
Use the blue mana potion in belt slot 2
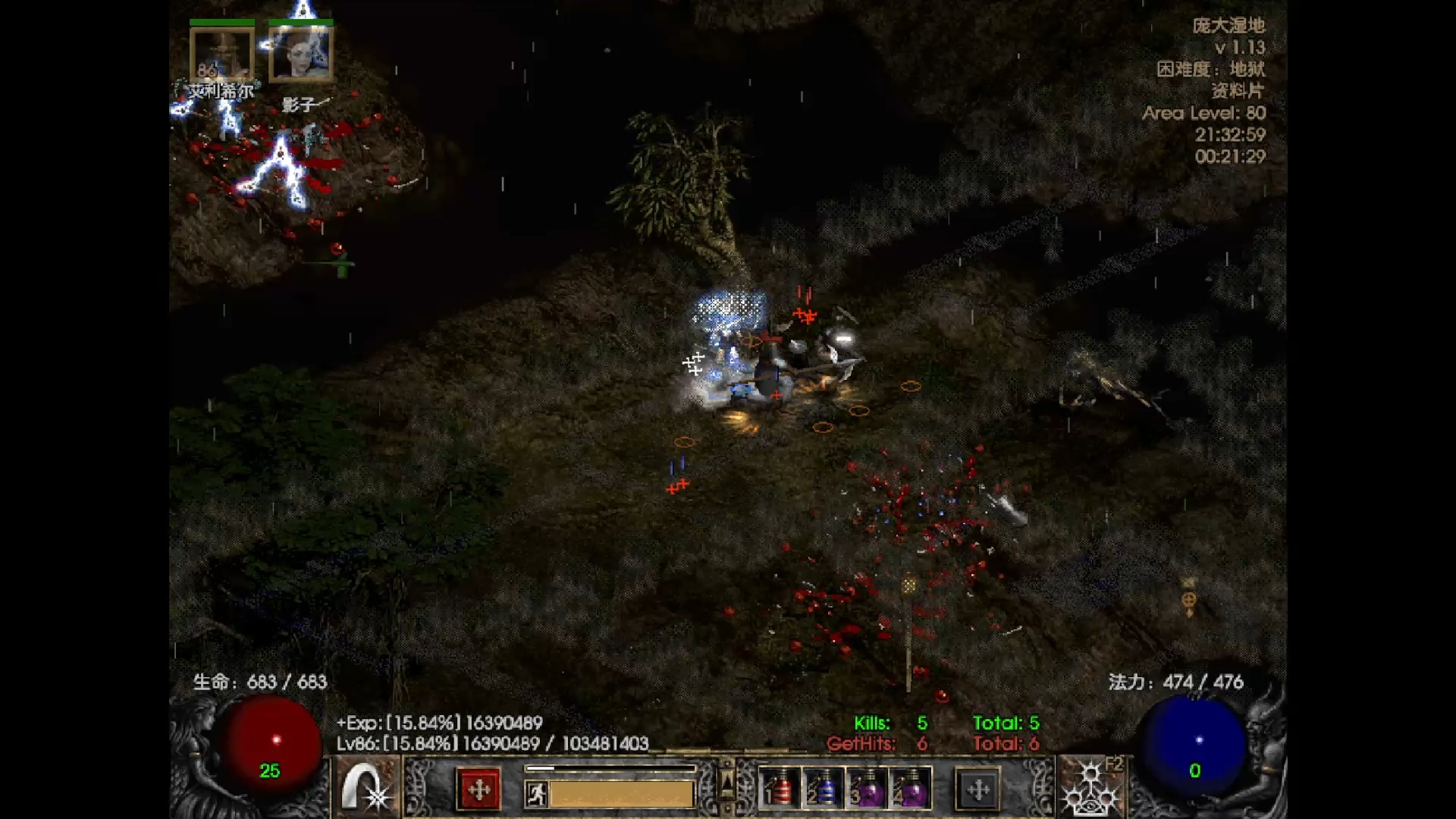tap(823, 789)
